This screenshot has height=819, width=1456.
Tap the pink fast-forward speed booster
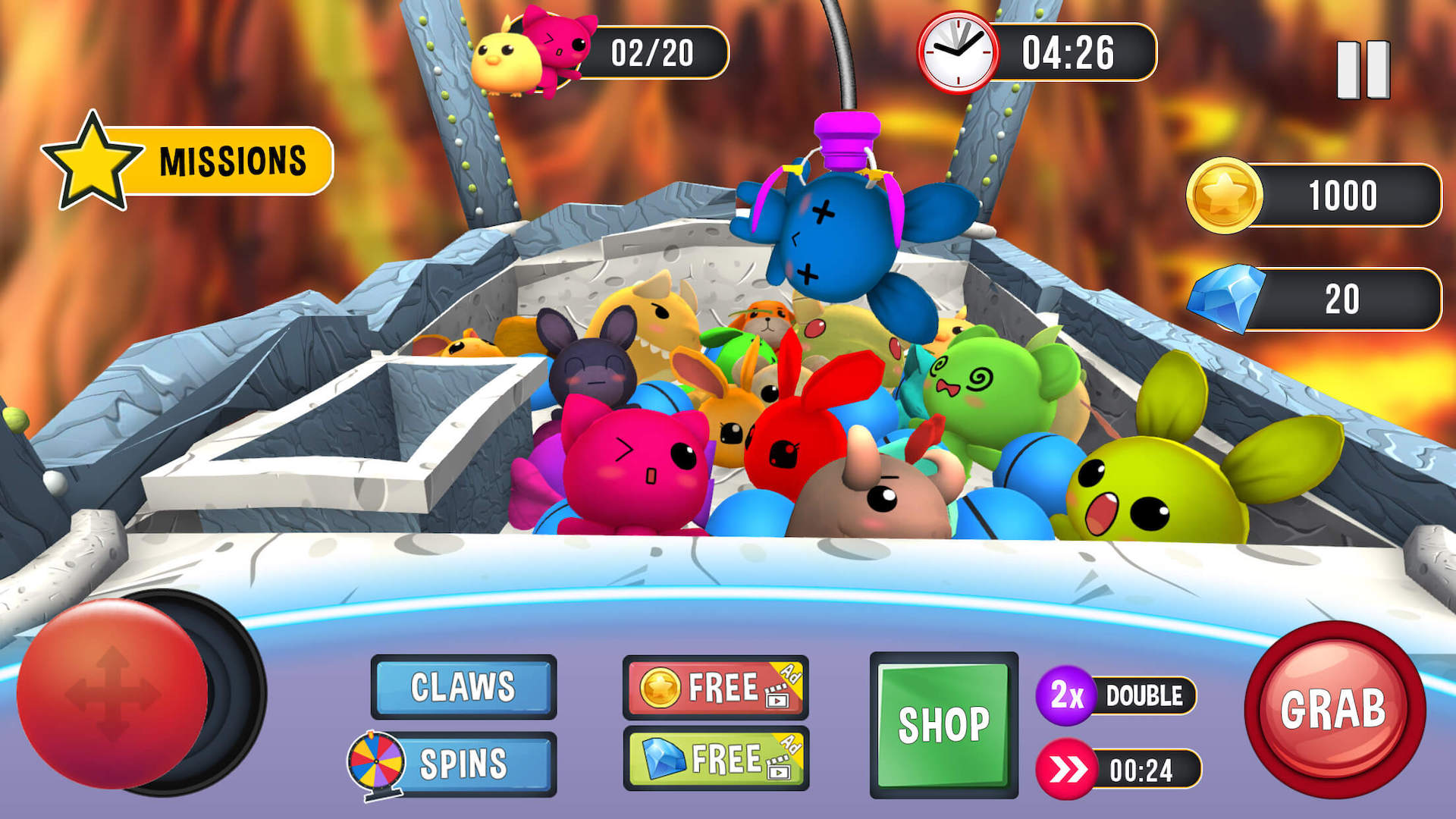coord(1067,770)
